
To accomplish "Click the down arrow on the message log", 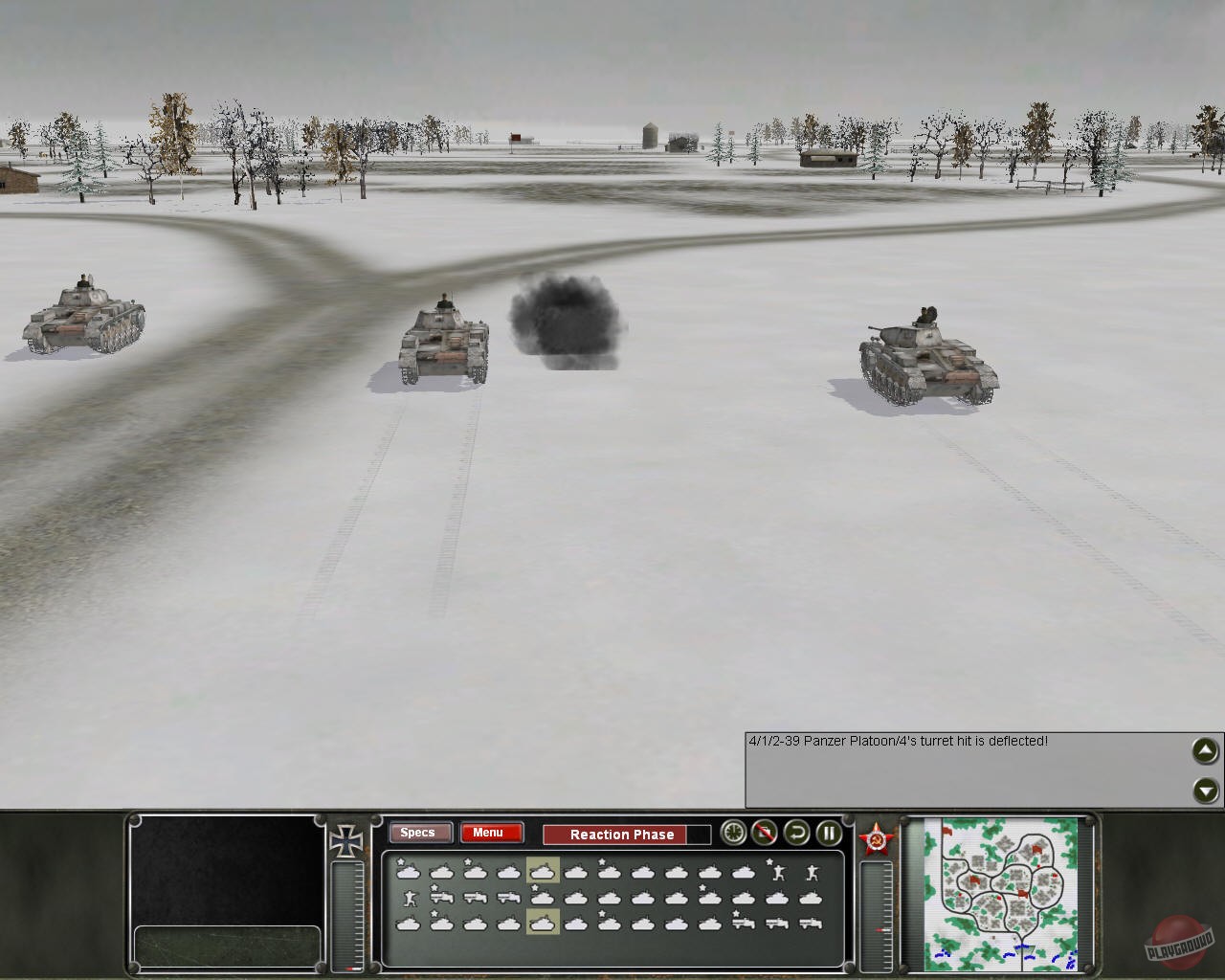I will pyautogui.click(x=1204, y=791).
